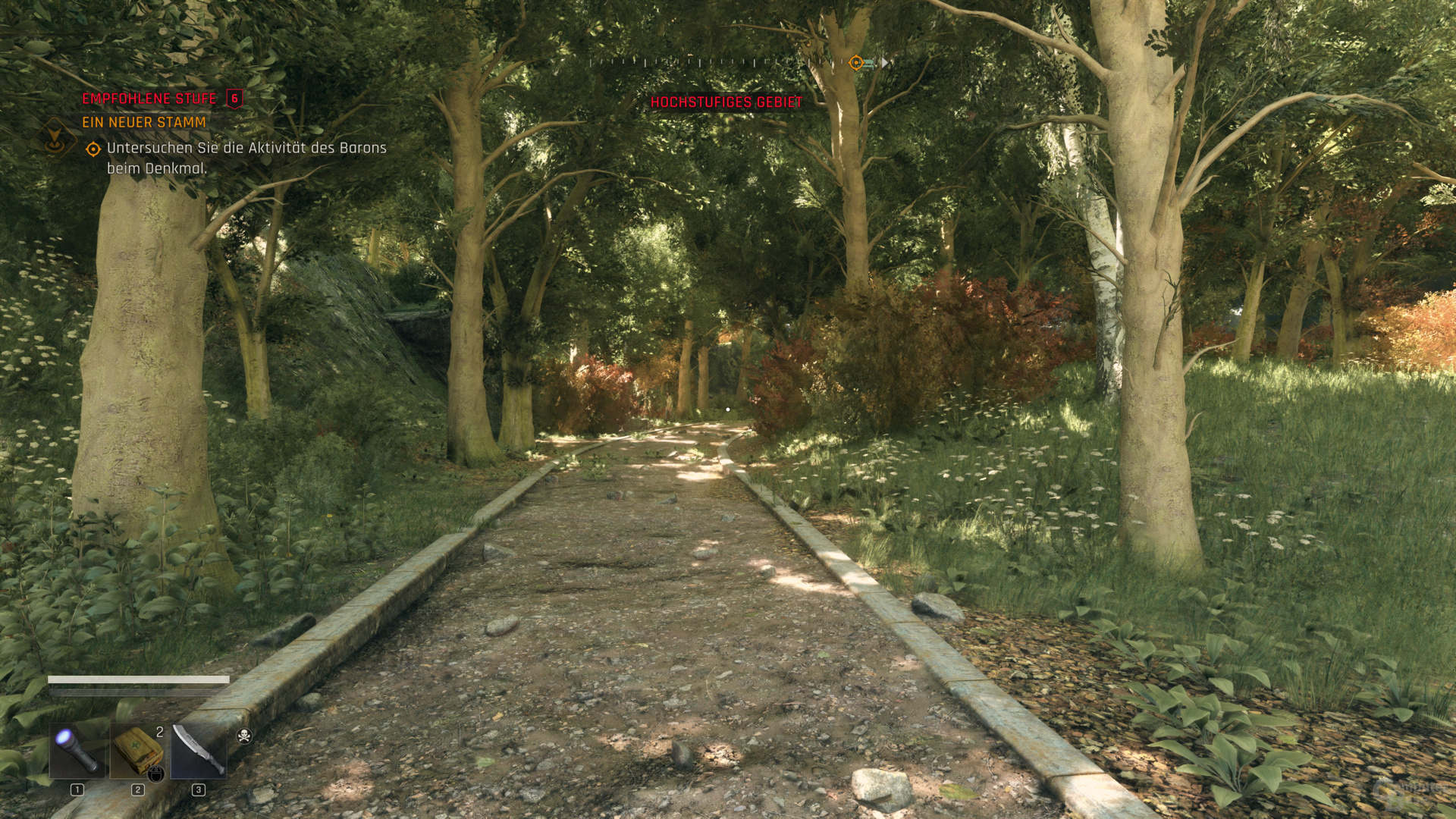Select the orange objective marker on compass
This screenshot has width=1456, height=819.
click(x=856, y=63)
